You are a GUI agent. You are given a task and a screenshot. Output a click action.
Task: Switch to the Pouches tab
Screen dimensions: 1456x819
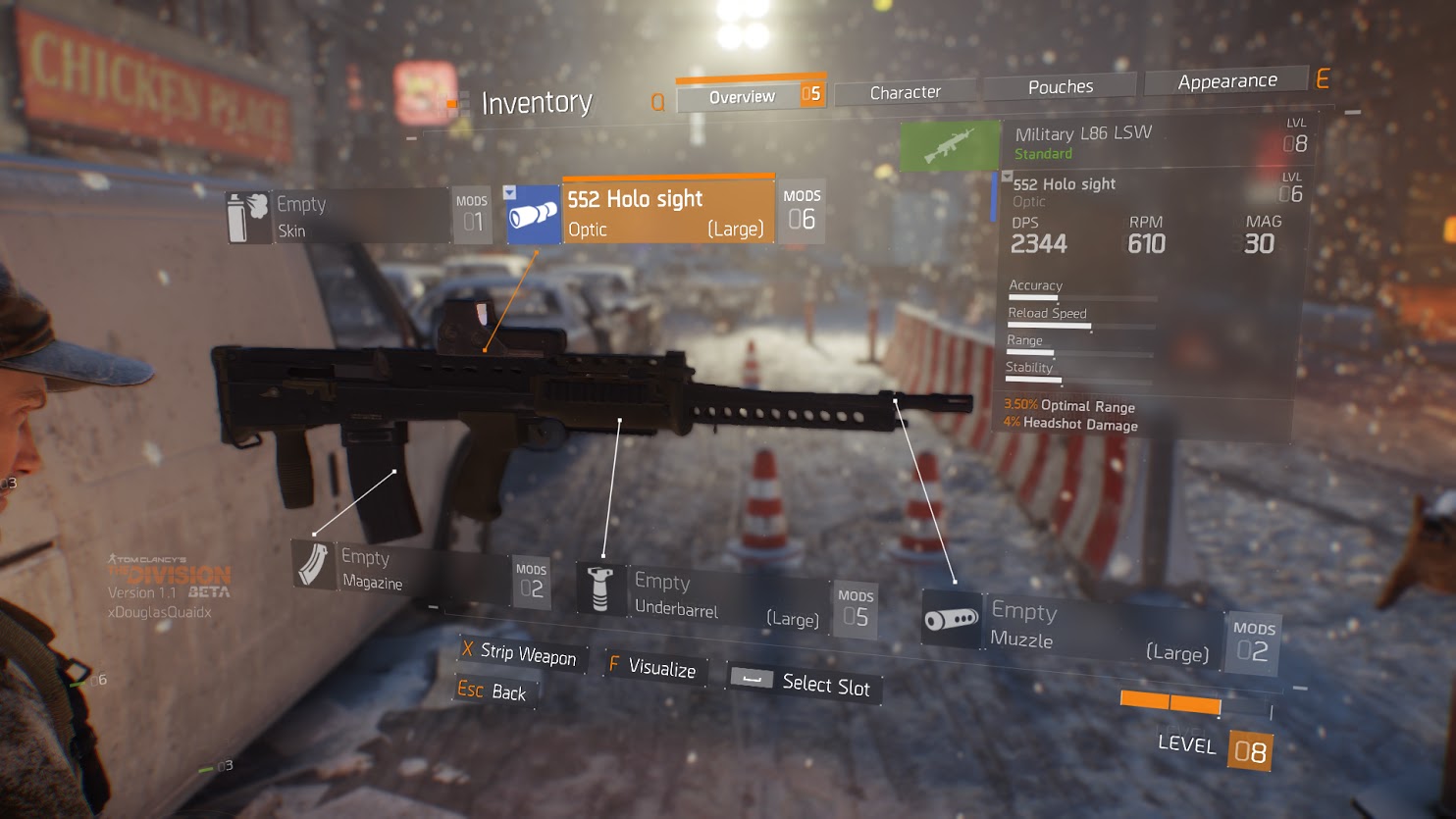tap(1060, 87)
